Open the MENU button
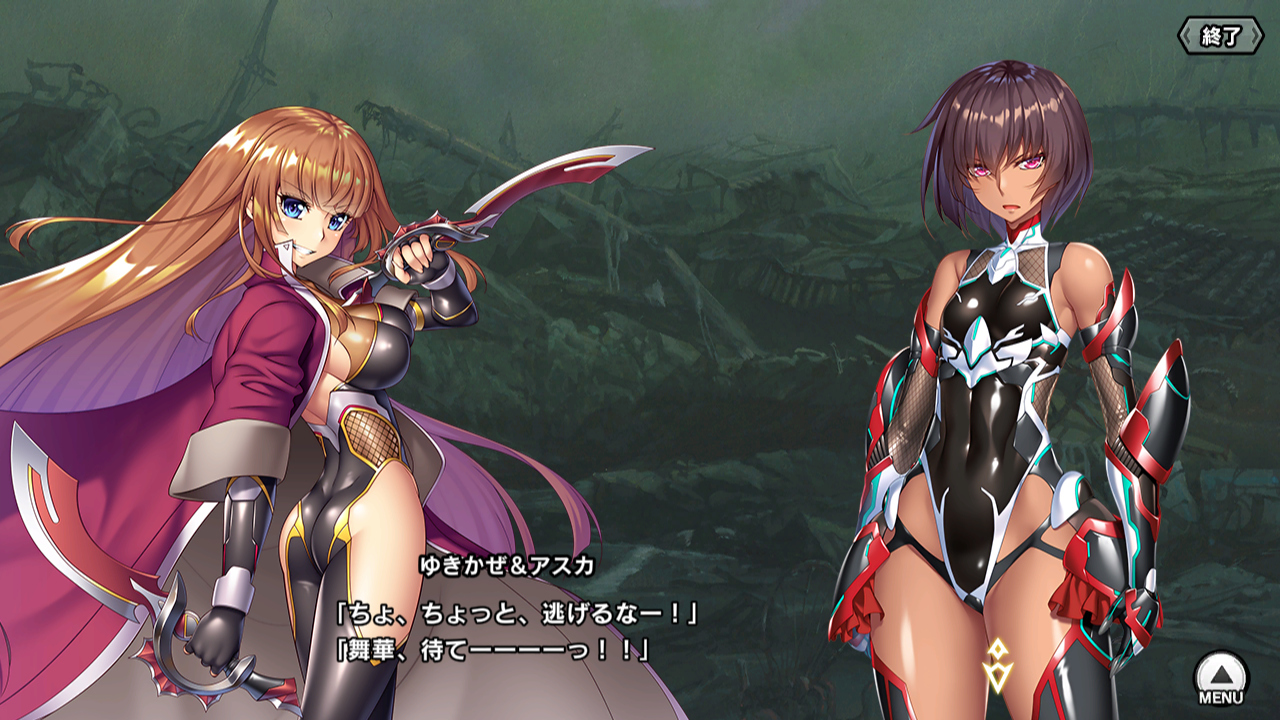Viewport: 1280px width, 720px height. (1221, 679)
